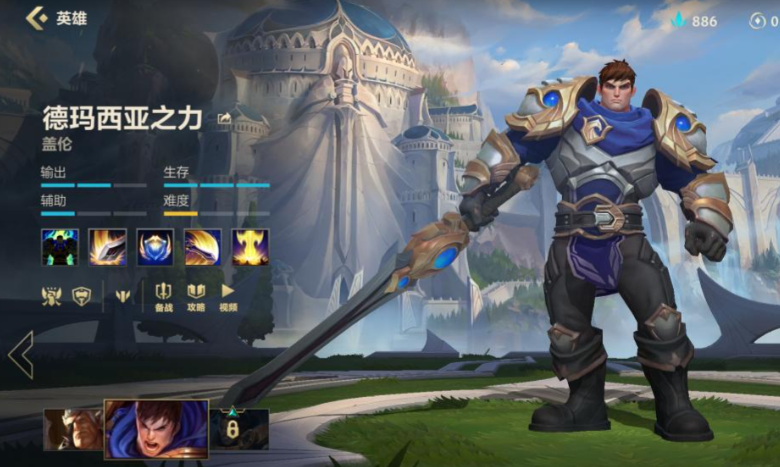Select the flaming sword strike ability

pyautogui.click(x=107, y=247)
